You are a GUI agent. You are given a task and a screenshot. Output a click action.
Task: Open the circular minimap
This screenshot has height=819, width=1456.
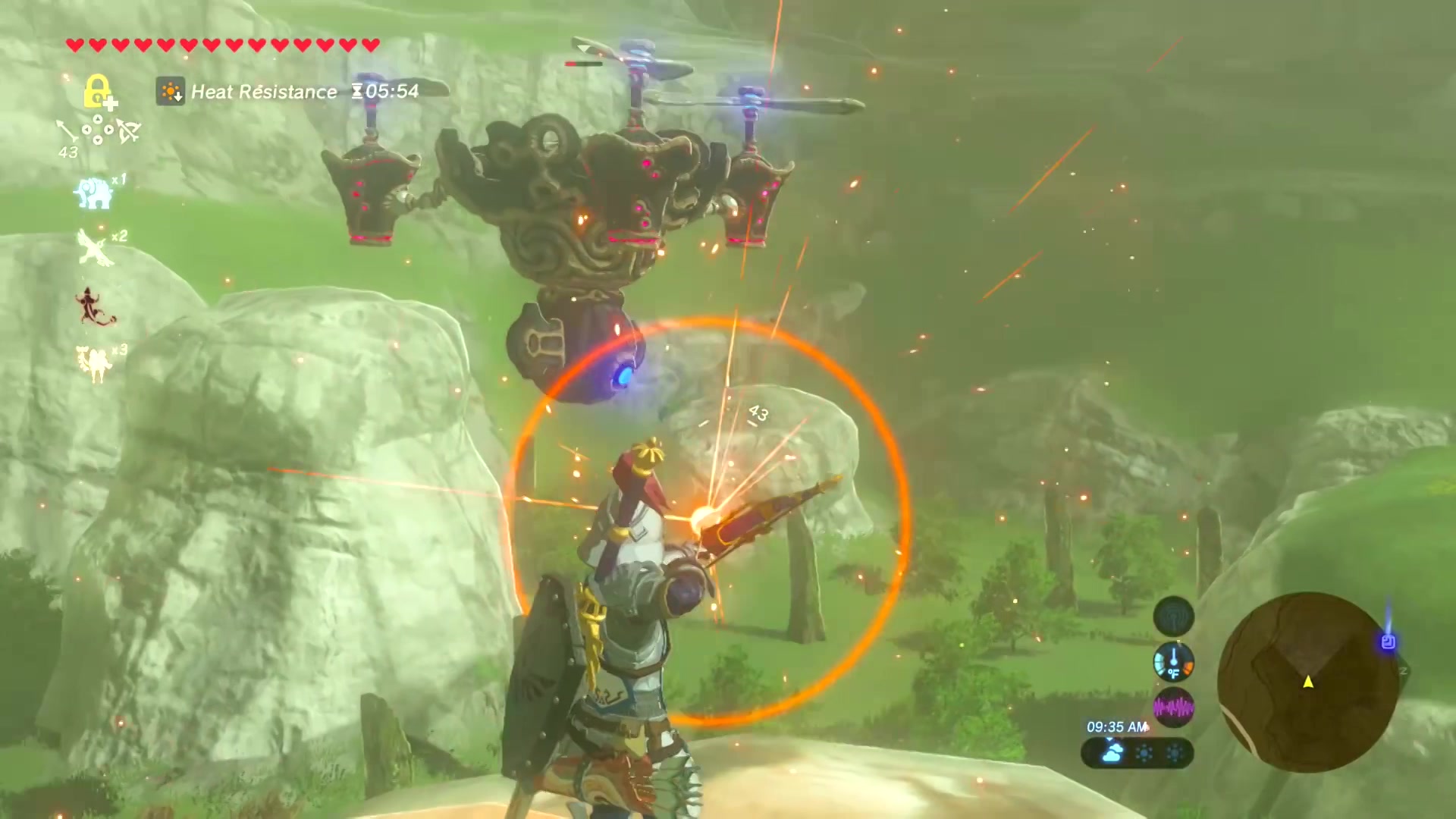point(1307,682)
